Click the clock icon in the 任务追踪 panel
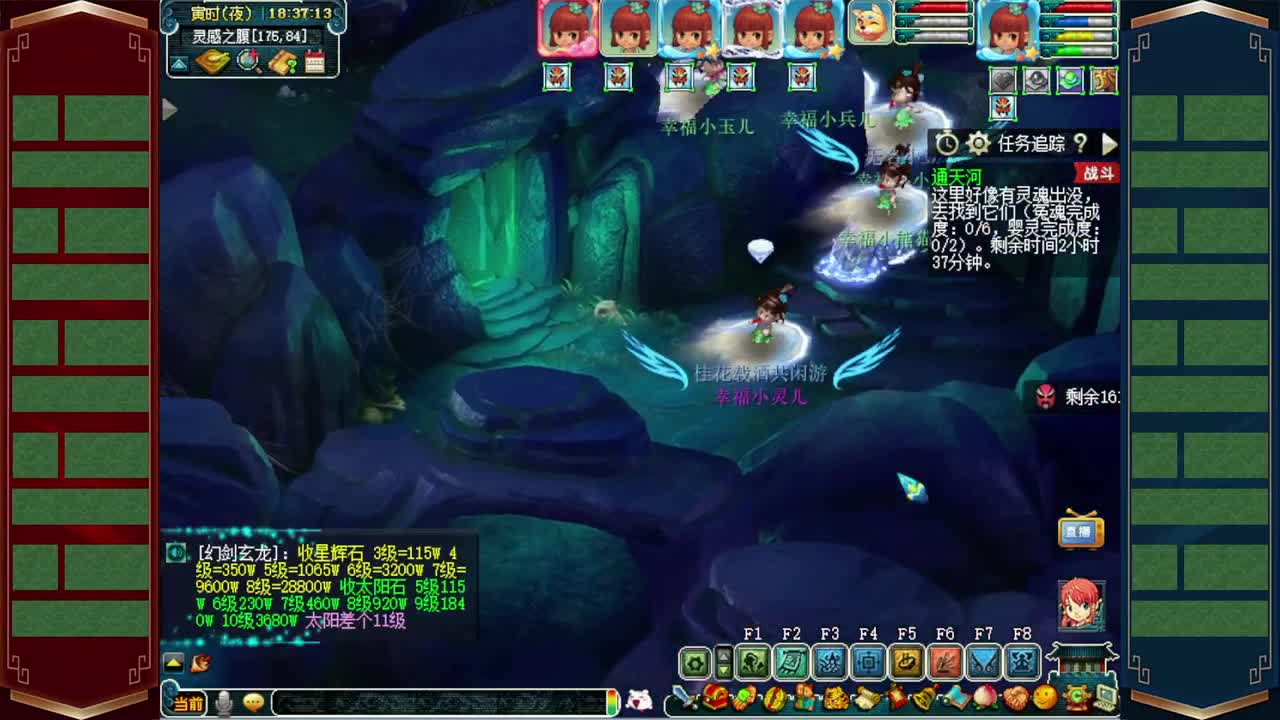The height and width of the screenshot is (720, 1280). (948, 143)
